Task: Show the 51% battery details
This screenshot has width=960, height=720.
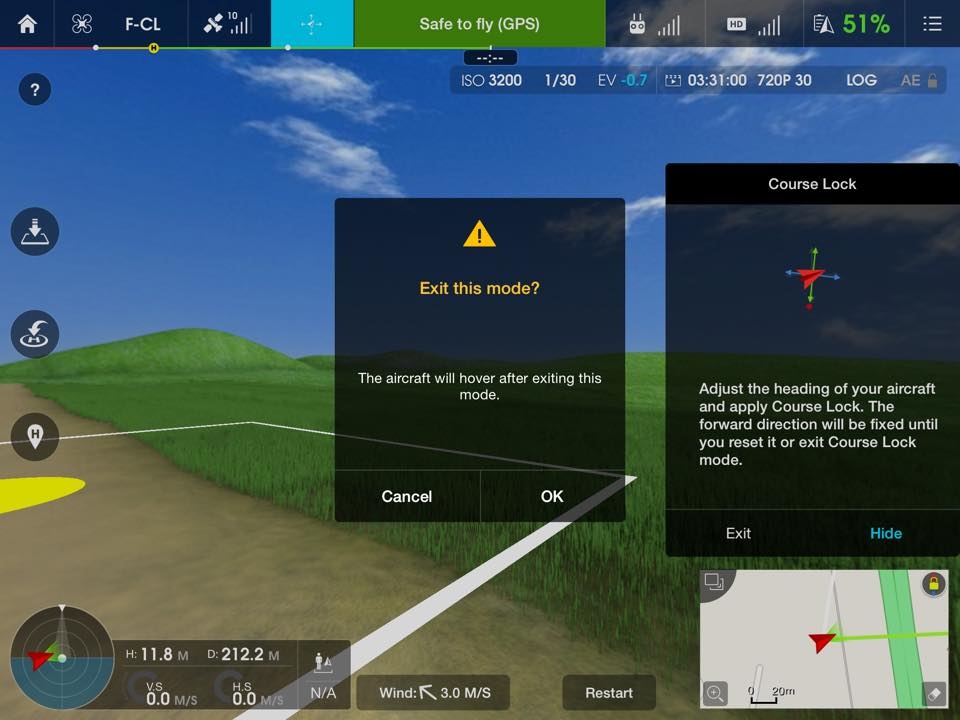Action: pos(853,24)
